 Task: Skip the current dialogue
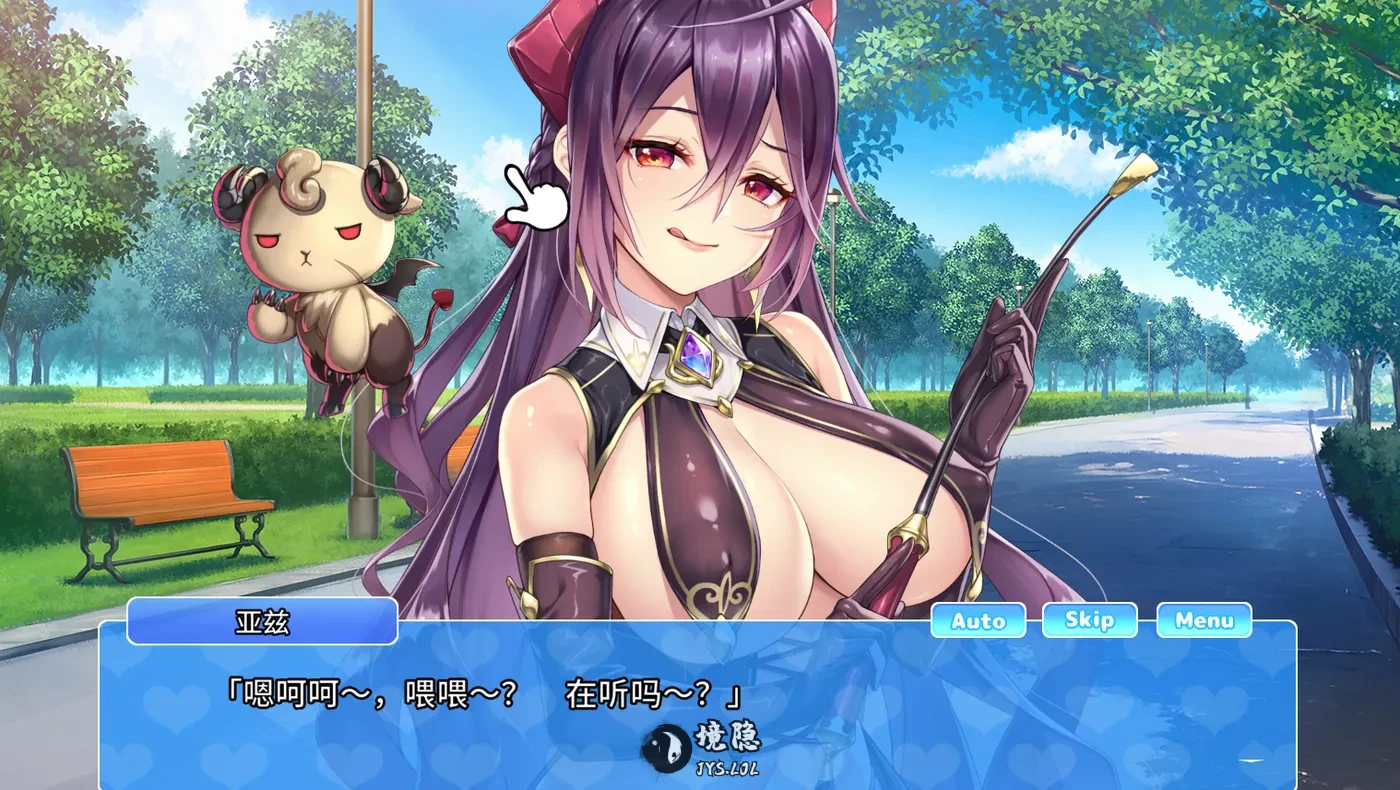(x=1089, y=620)
